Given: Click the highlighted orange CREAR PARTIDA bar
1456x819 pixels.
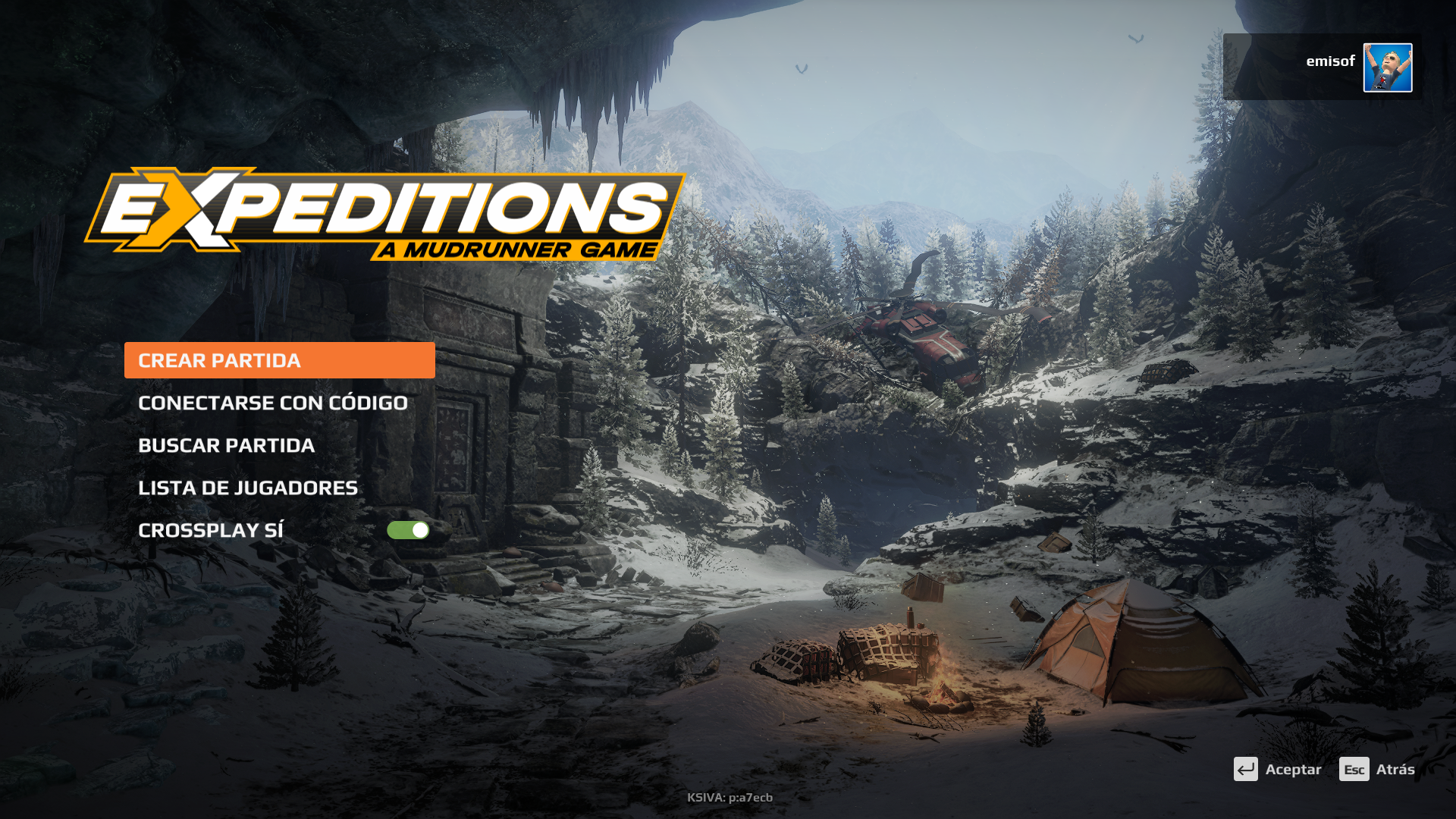Looking at the screenshot, I should (278, 360).
